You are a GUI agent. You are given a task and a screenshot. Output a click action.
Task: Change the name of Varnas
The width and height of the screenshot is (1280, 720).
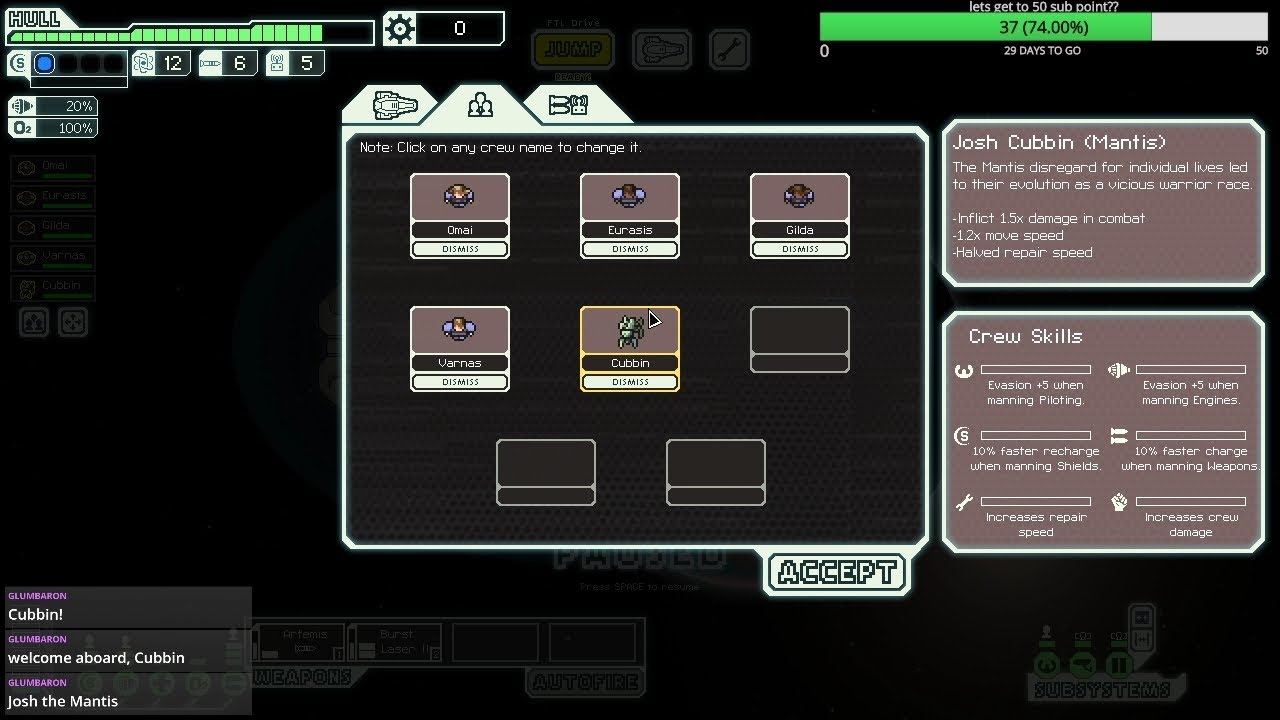click(x=460, y=363)
